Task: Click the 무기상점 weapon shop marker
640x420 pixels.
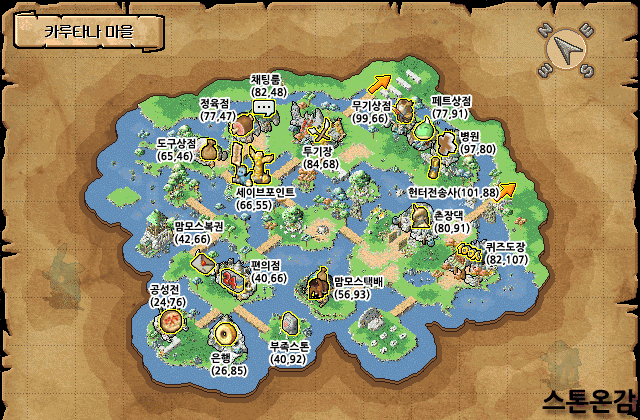Action: click(x=404, y=108)
